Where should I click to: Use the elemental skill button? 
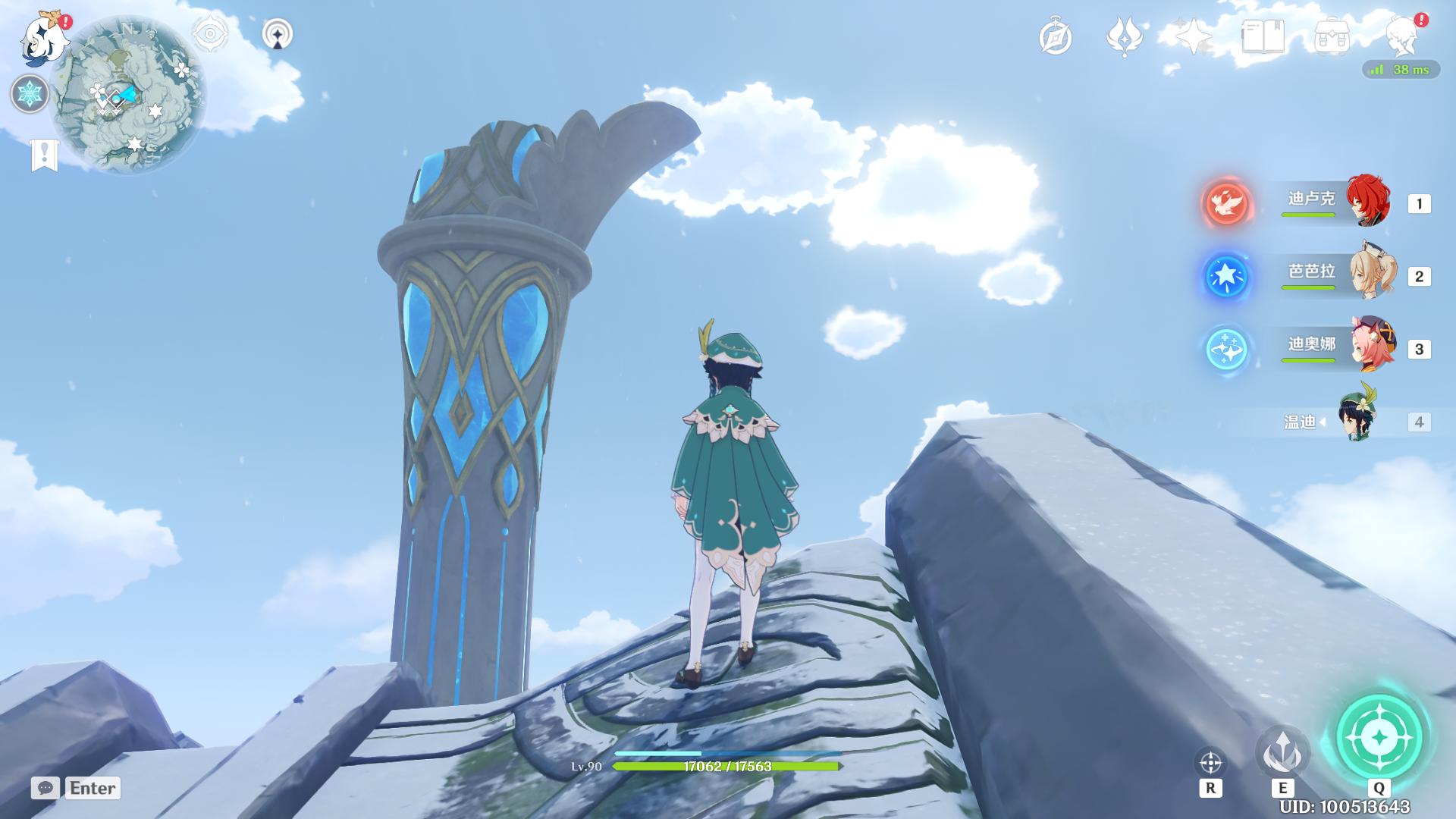pos(1282,753)
